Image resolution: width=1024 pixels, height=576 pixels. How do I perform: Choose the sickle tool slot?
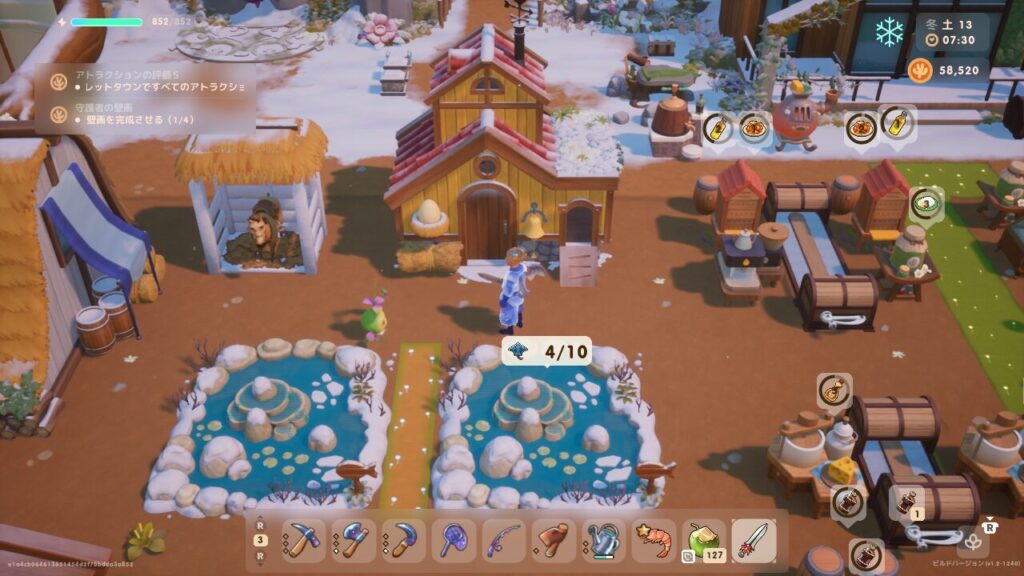pos(403,541)
